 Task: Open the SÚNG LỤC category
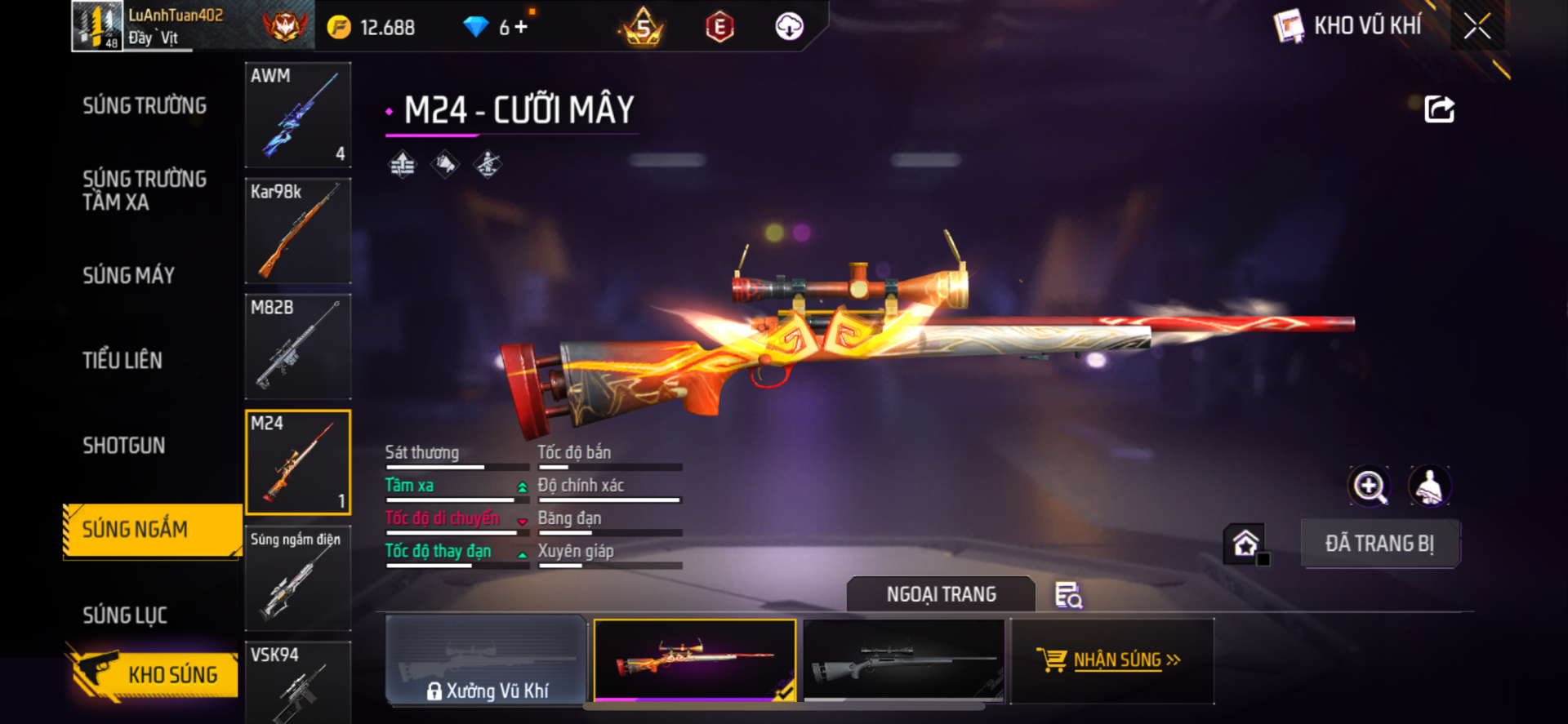point(125,615)
